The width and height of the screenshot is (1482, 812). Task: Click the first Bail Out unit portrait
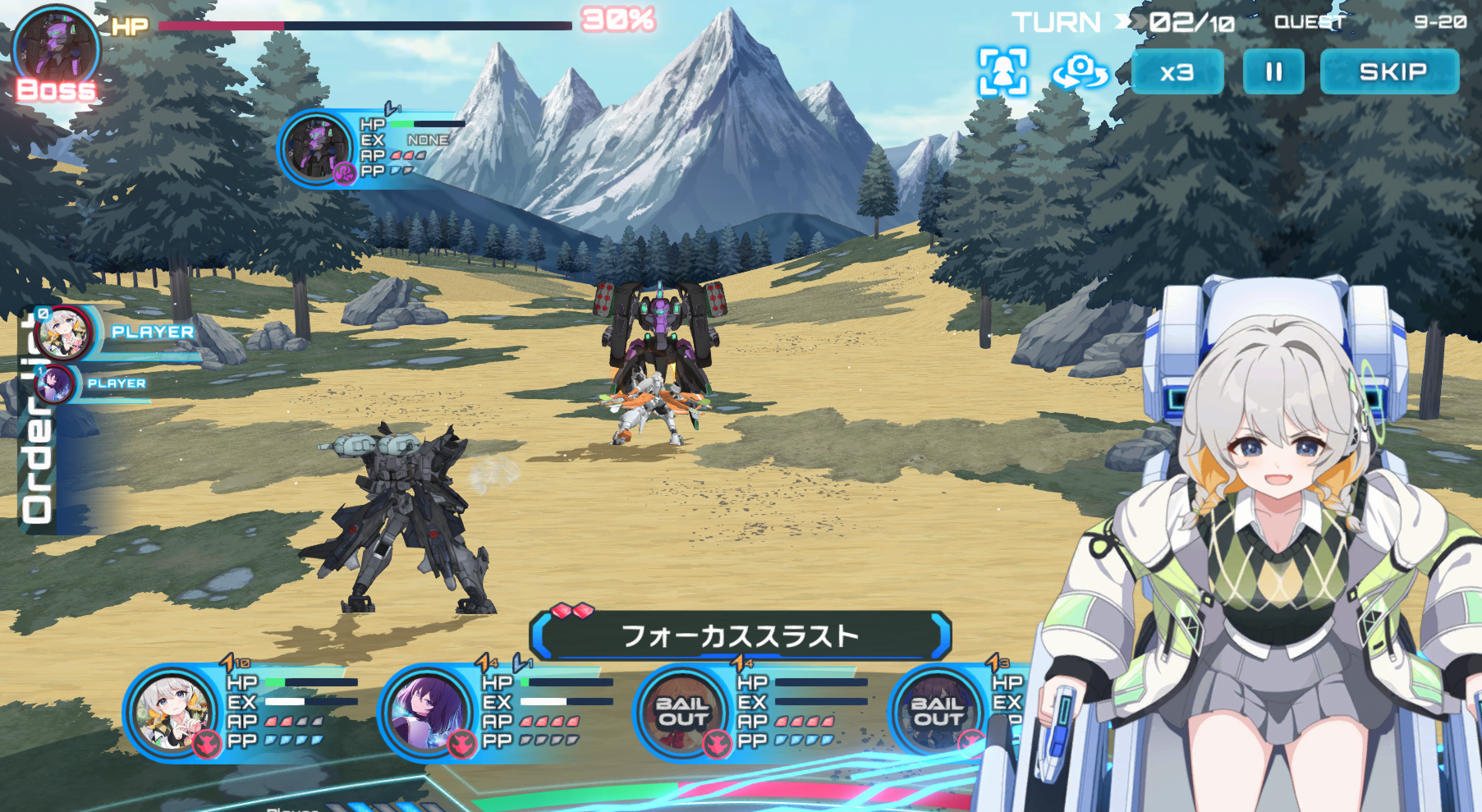tap(681, 713)
